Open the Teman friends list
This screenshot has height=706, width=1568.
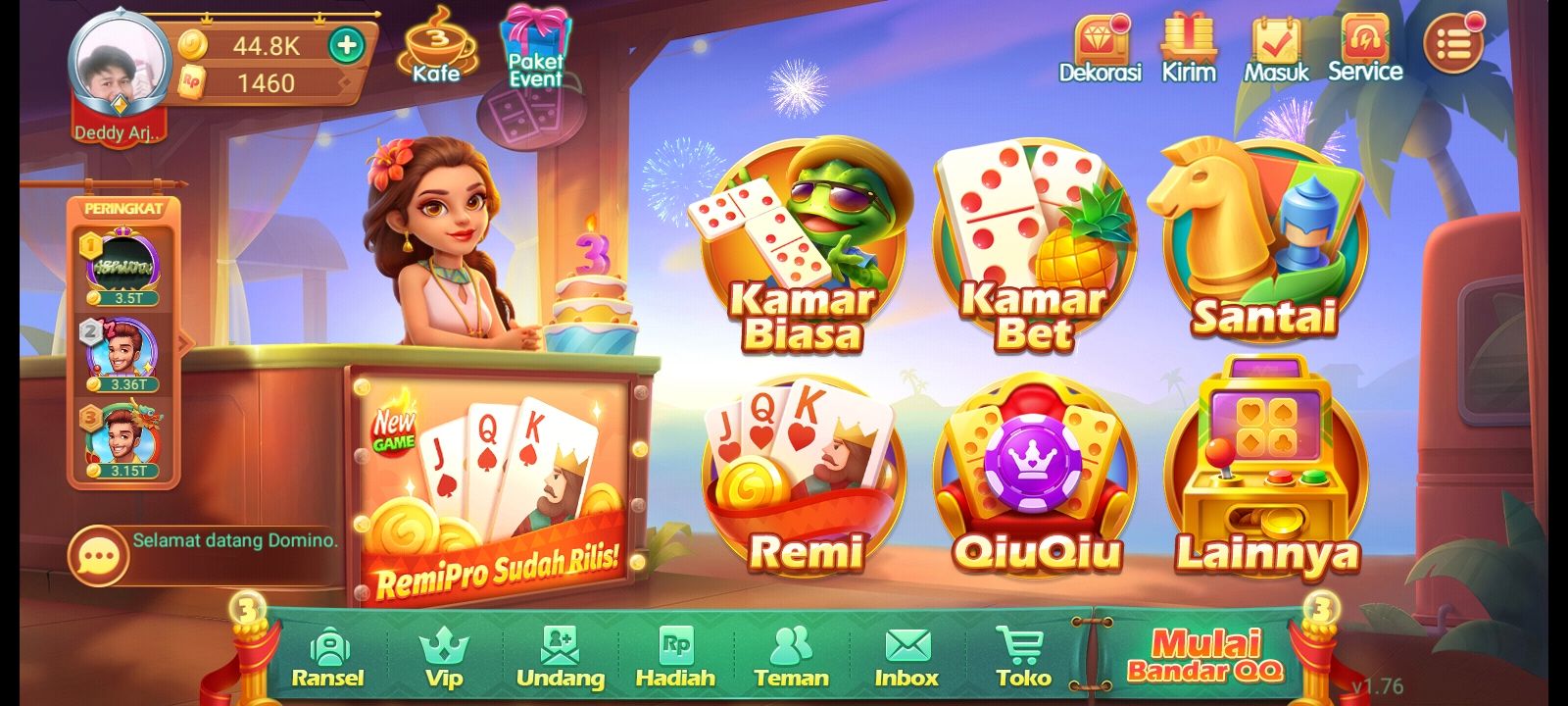tap(792, 647)
